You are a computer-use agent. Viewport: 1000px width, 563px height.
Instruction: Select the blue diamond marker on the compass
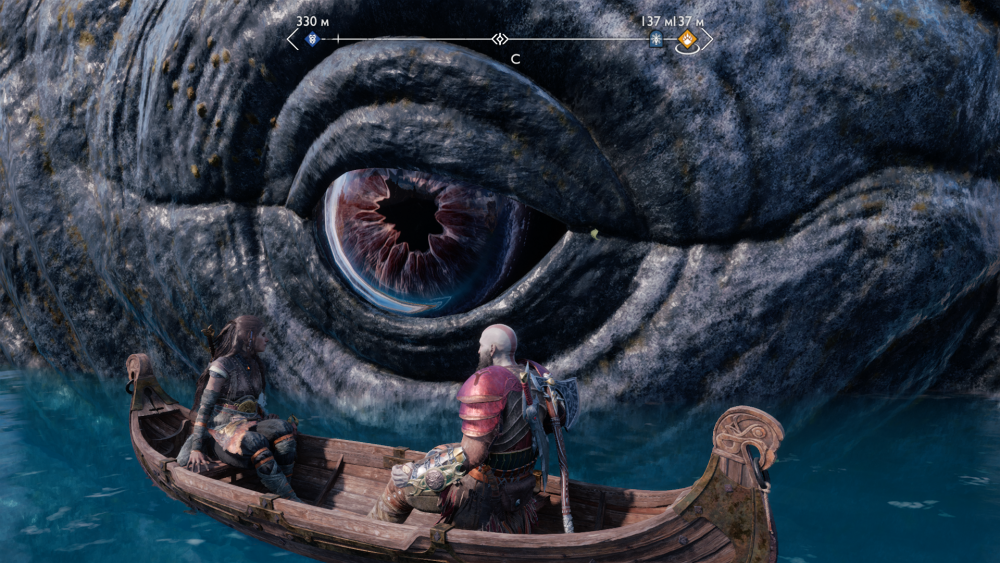click(x=310, y=40)
